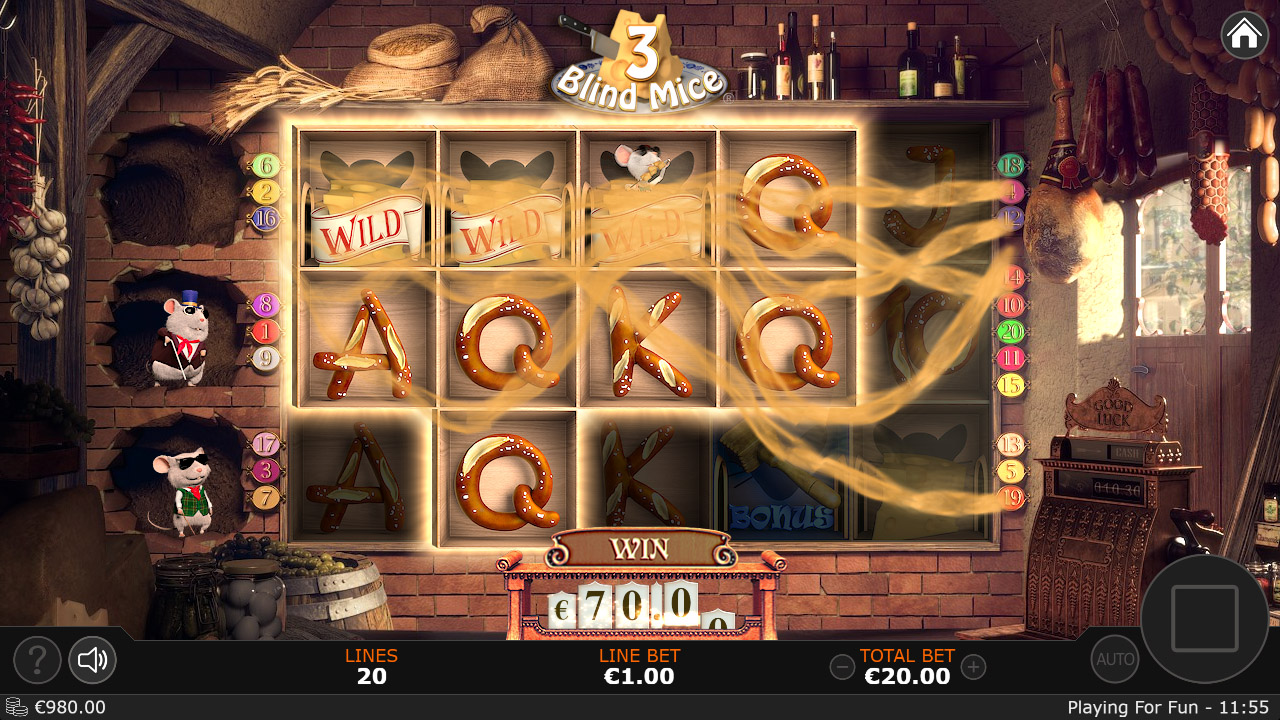
Task: Open help via the question mark icon
Action: 37,659
